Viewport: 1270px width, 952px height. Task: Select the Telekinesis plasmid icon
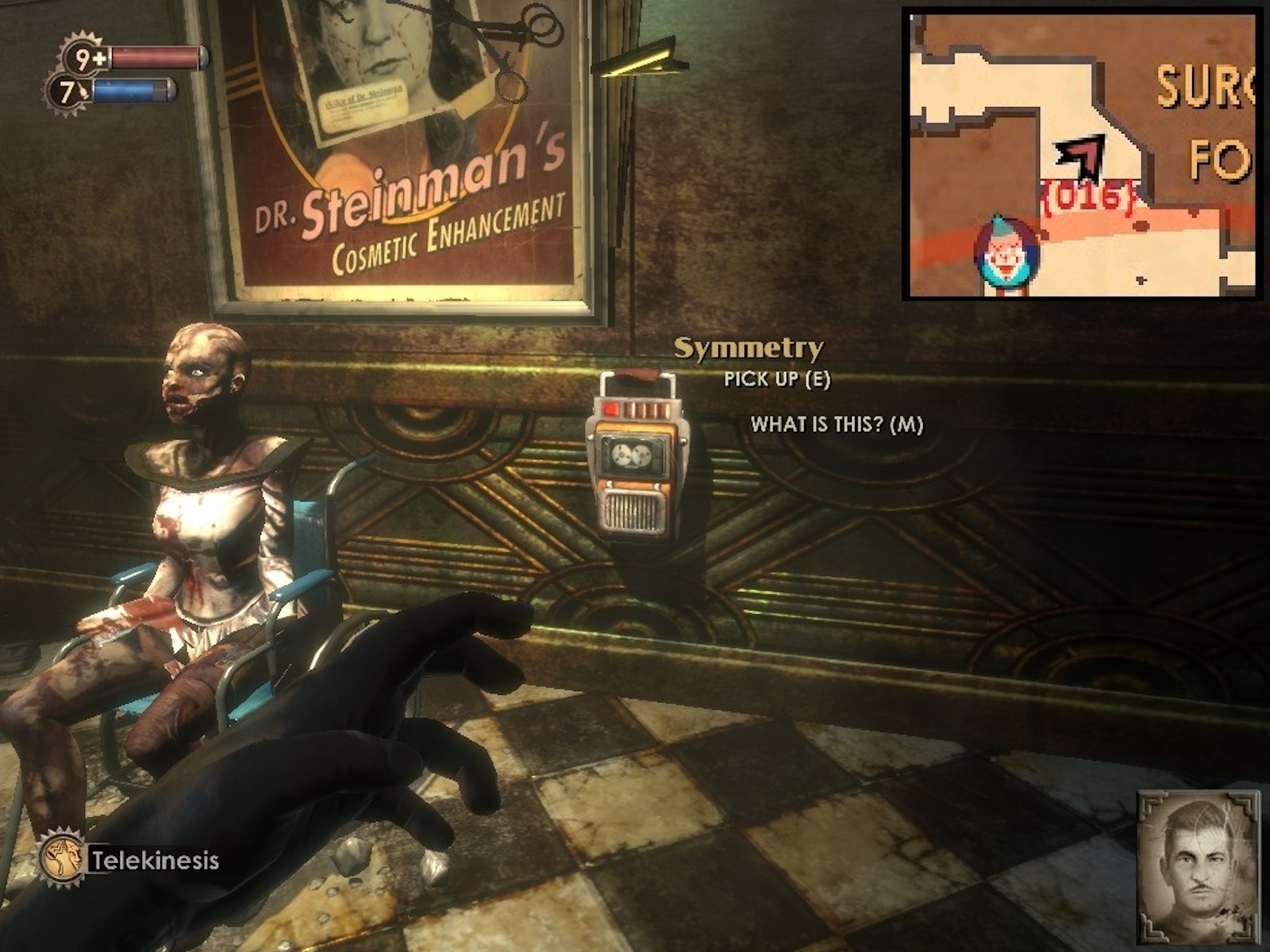tap(63, 858)
